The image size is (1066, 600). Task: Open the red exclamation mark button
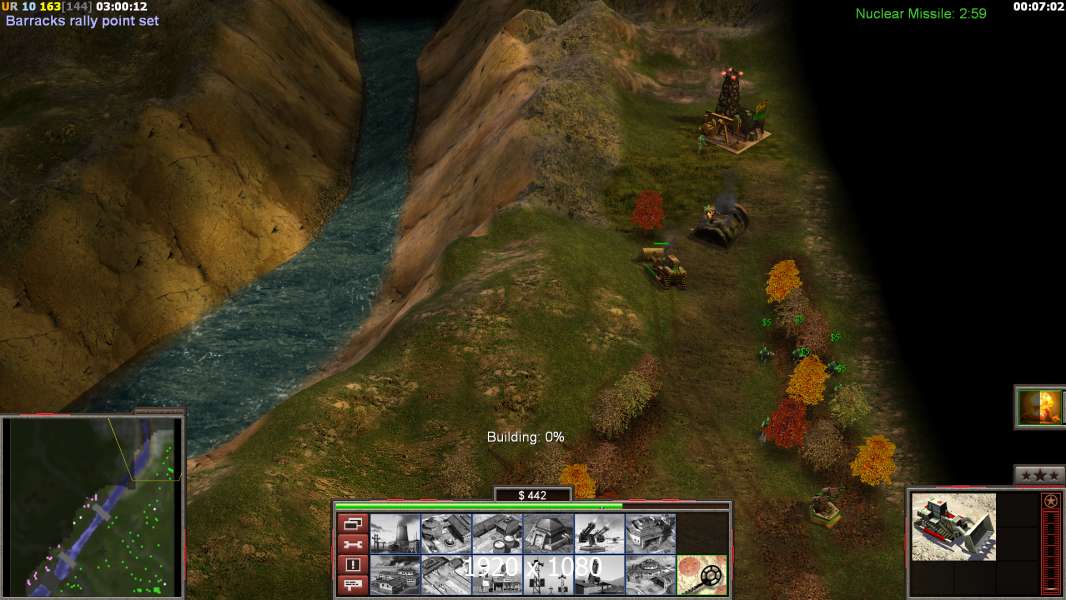[352, 564]
